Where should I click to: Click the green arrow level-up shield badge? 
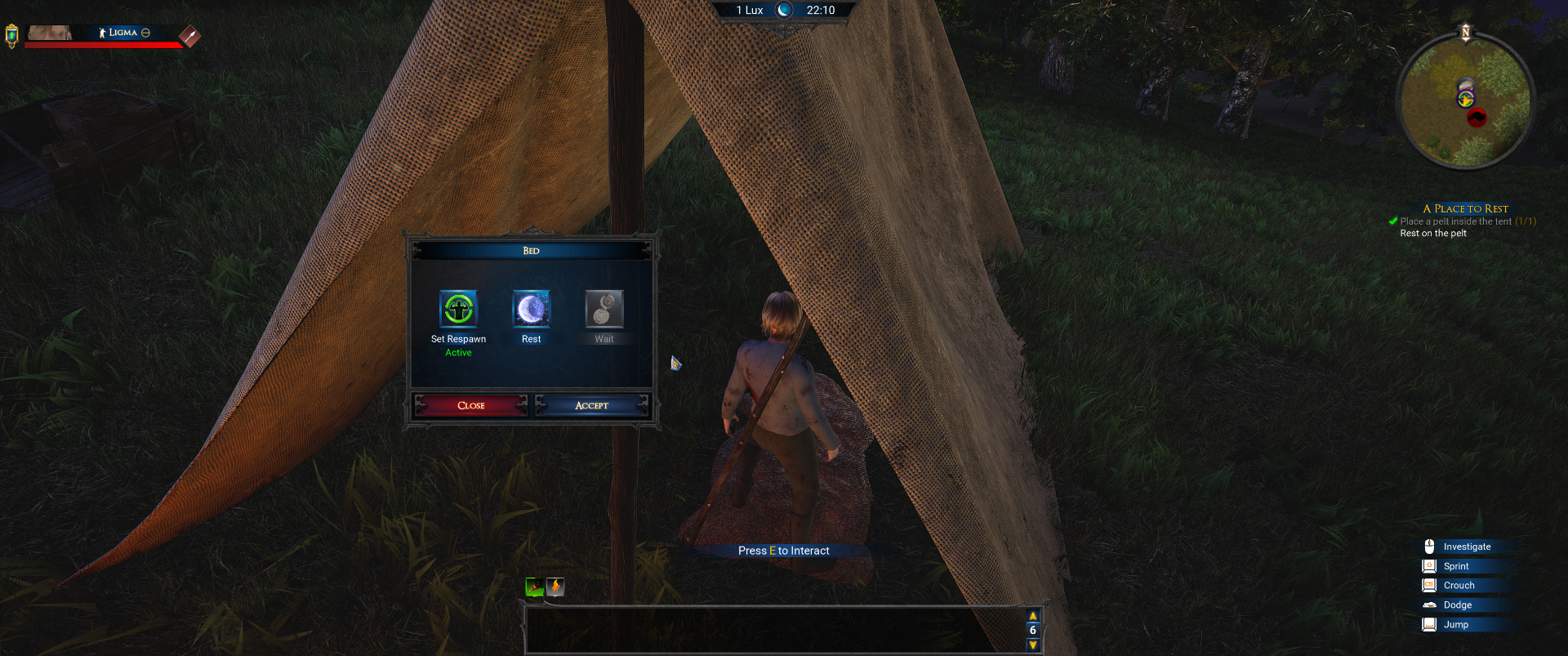pos(11,36)
